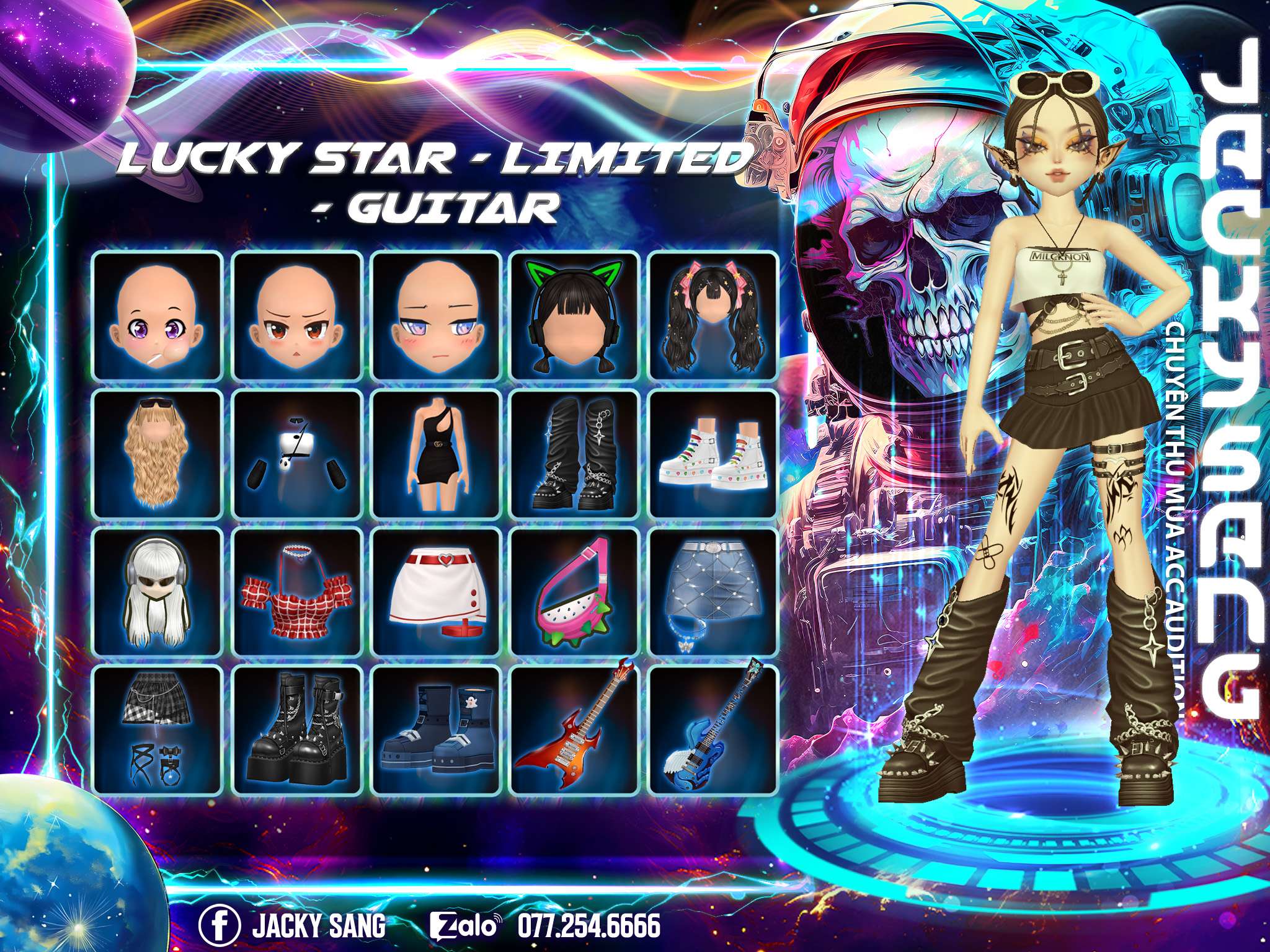Select the red plaid crop top

point(297,593)
